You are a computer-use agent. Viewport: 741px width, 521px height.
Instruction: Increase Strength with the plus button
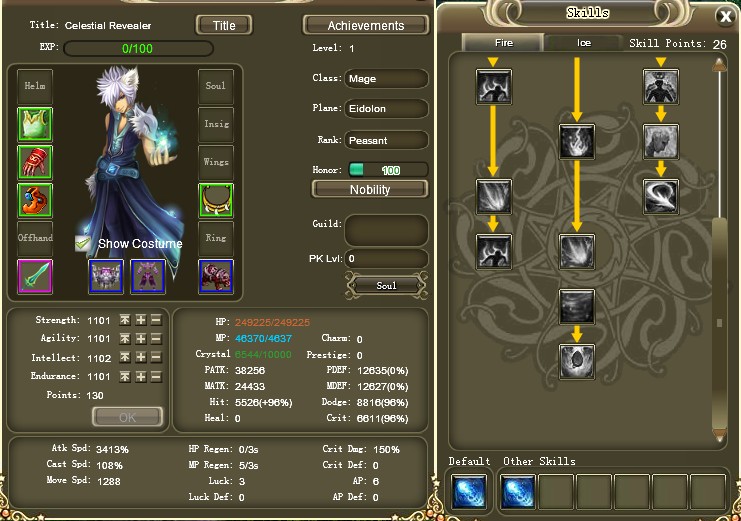[141, 320]
